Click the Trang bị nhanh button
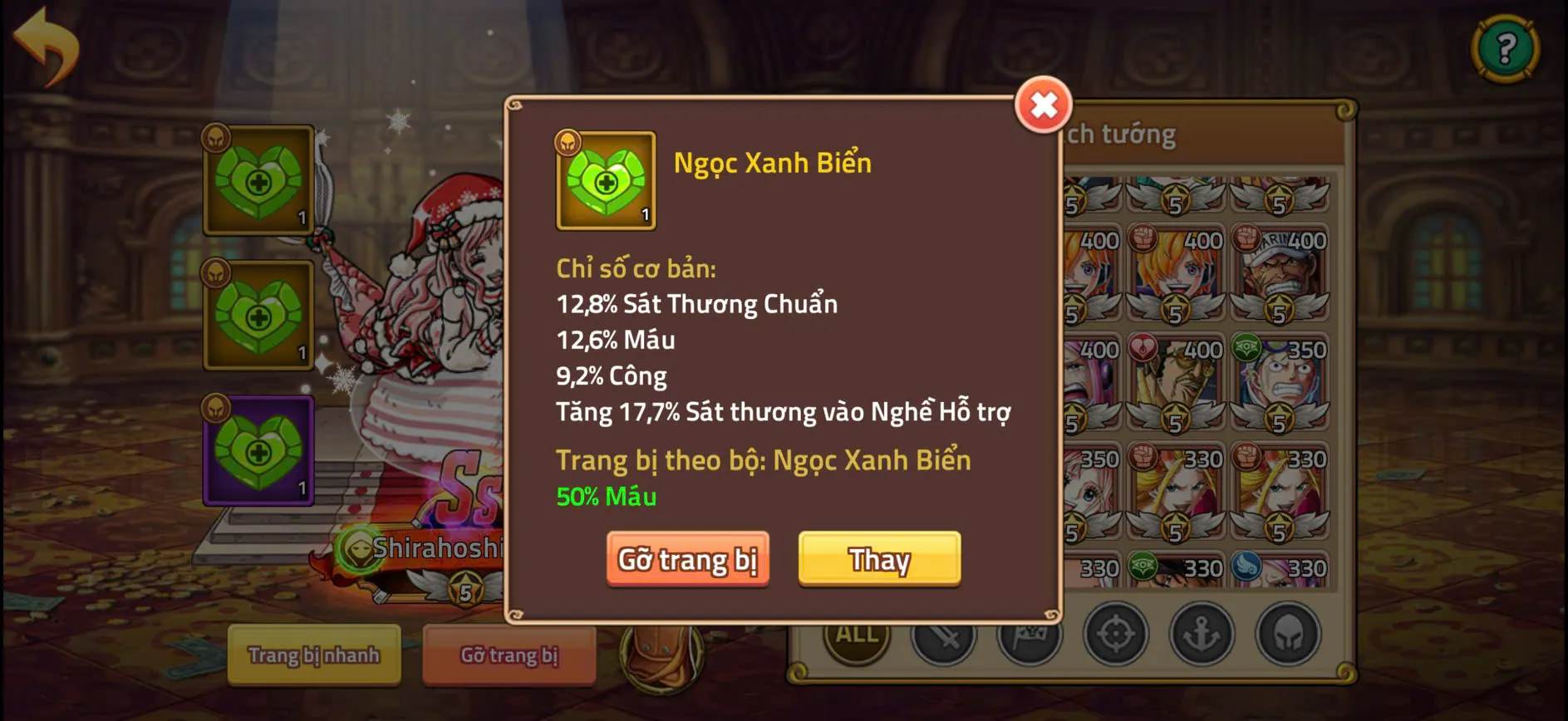Image resolution: width=1568 pixels, height=721 pixels. pos(313,655)
